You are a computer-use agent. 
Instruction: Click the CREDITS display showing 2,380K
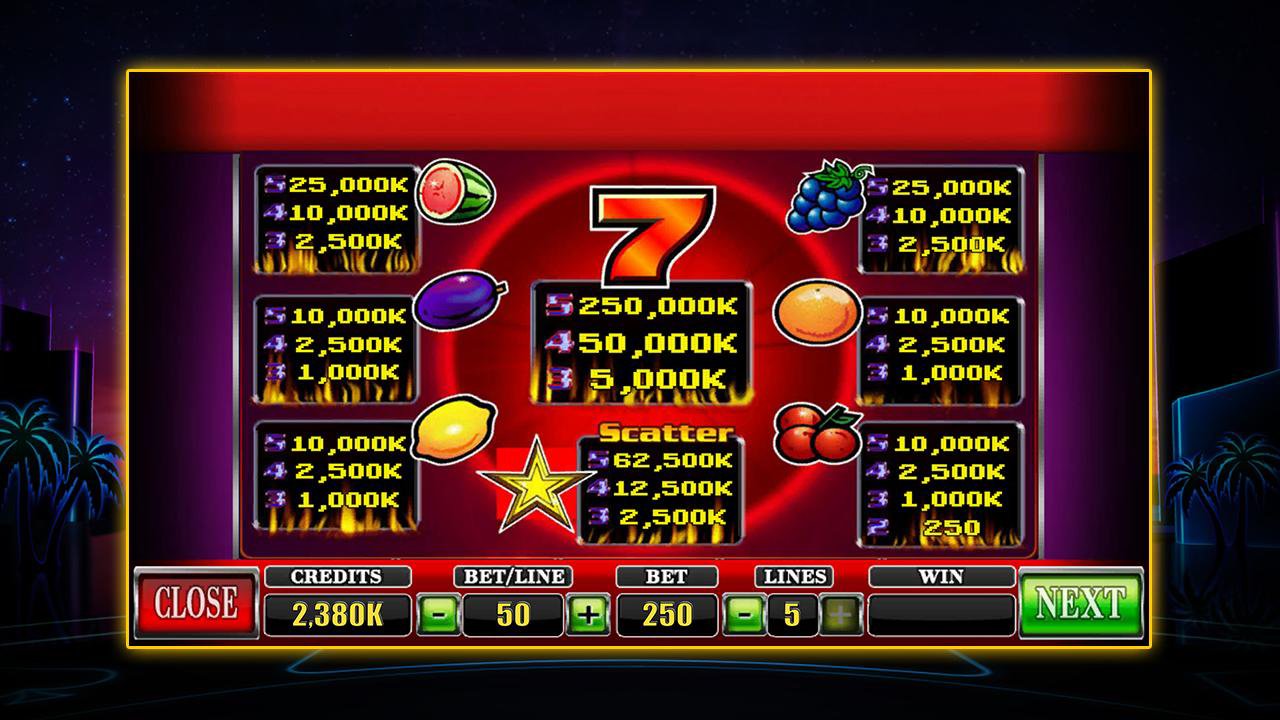coord(337,614)
